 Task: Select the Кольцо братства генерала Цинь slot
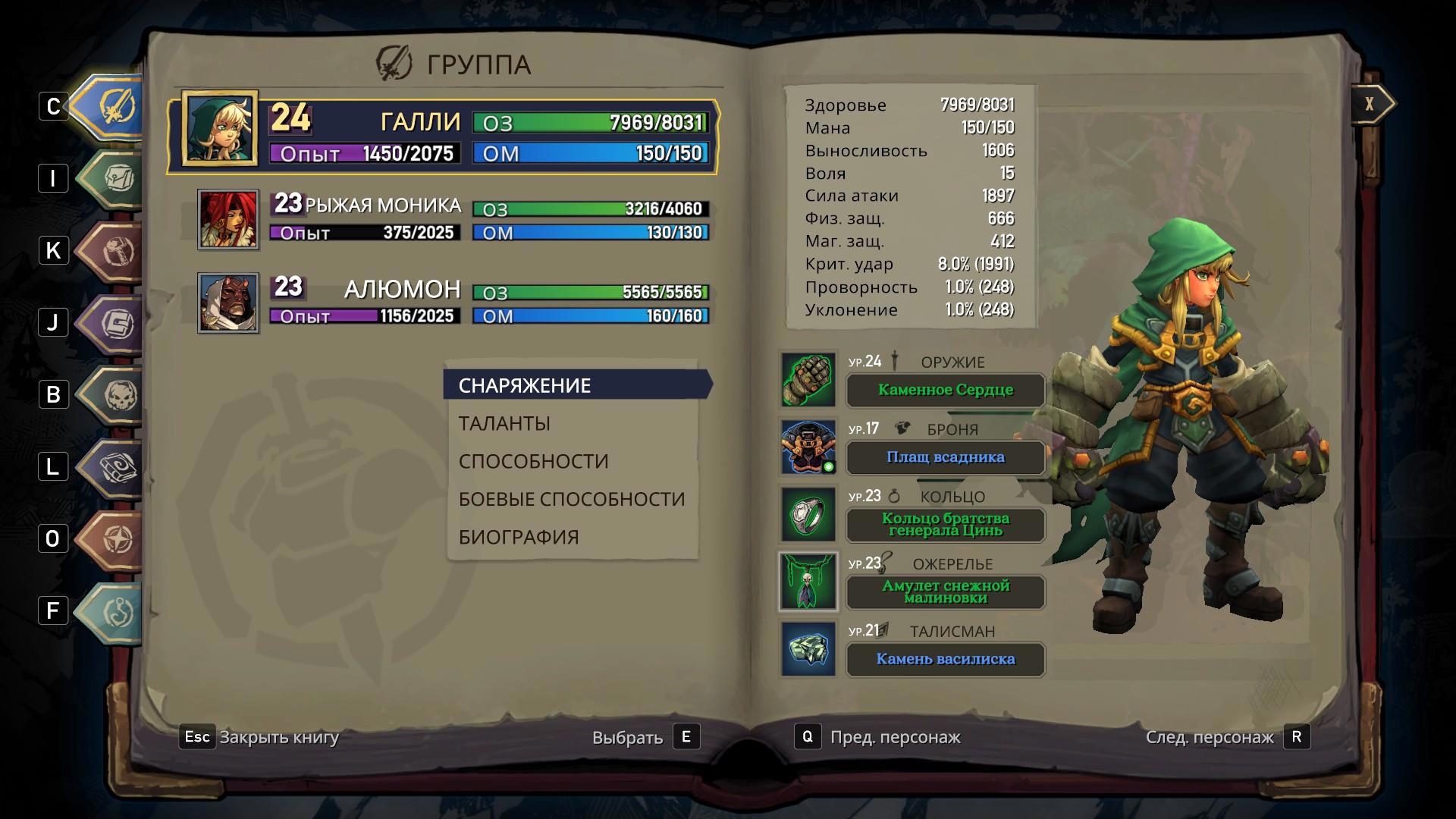(x=945, y=525)
